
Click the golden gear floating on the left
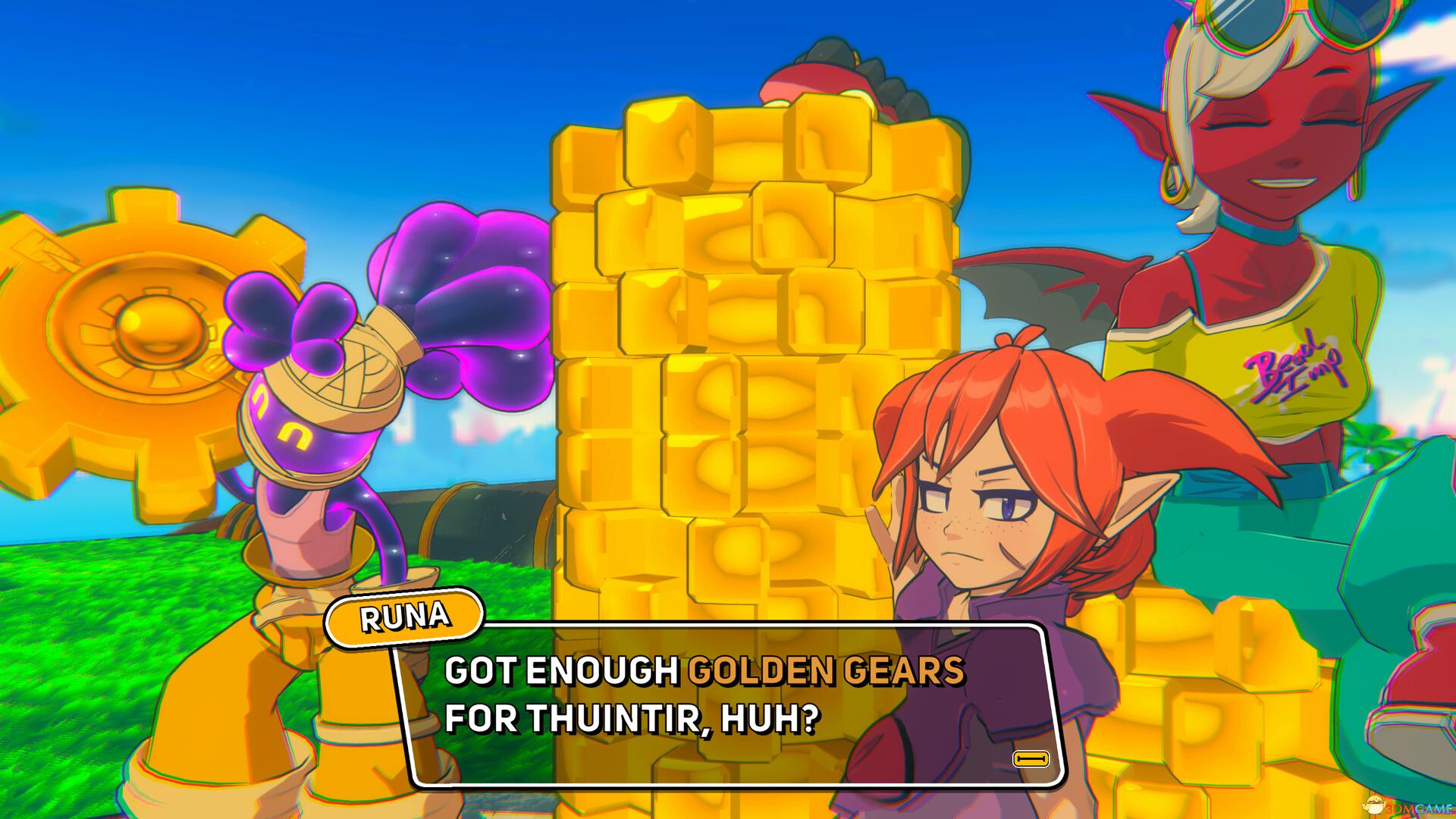tap(152, 326)
